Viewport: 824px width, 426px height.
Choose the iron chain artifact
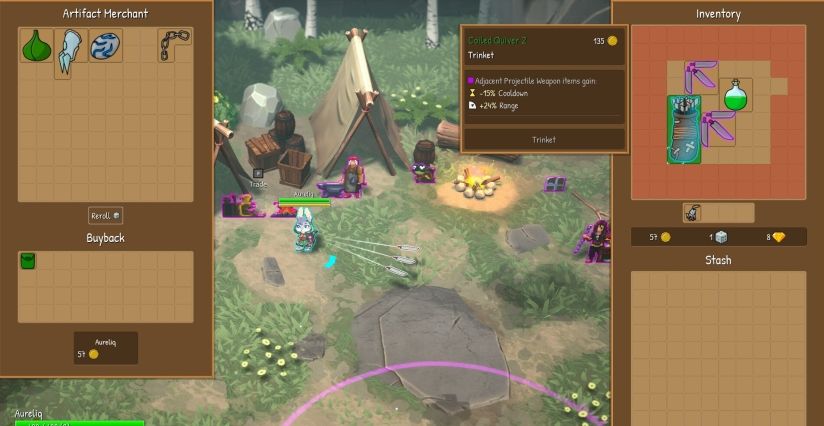point(174,45)
